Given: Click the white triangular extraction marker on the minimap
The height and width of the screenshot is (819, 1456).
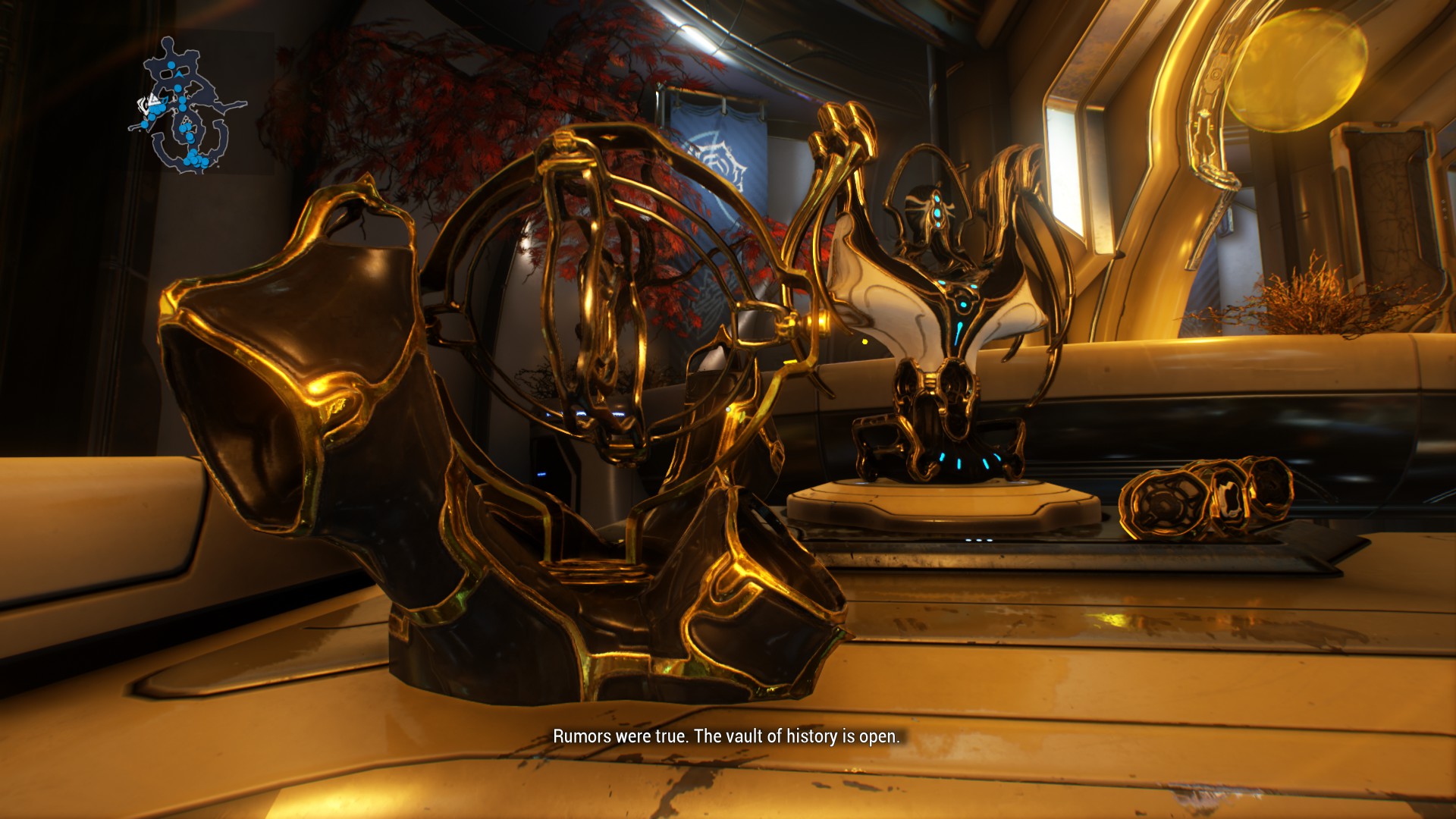Looking at the screenshot, I should [x=152, y=99].
